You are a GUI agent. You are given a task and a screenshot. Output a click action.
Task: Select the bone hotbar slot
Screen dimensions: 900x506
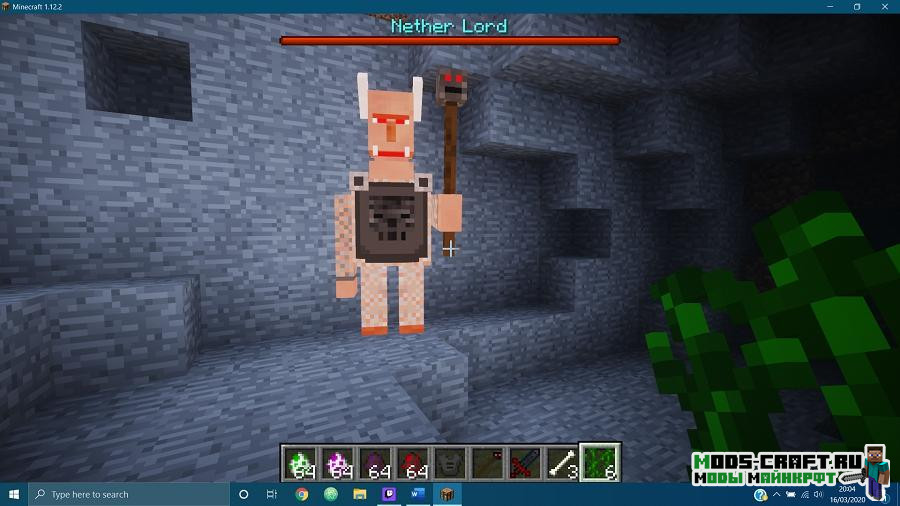tap(562, 462)
